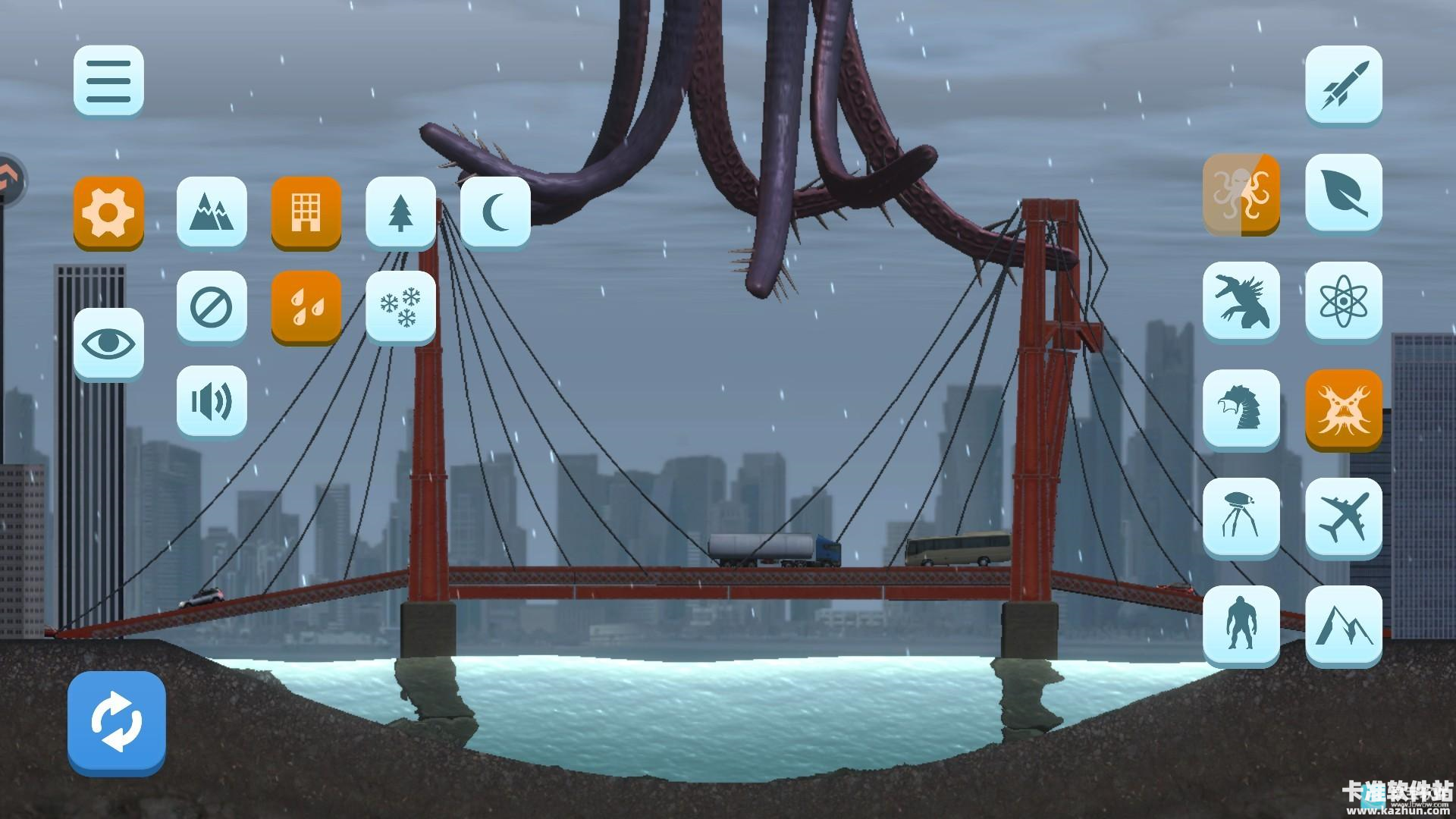Call the alien tripod walker
Image resolution: width=1456 pixels, height=819 pixels.
click(x=1241, y=516)
